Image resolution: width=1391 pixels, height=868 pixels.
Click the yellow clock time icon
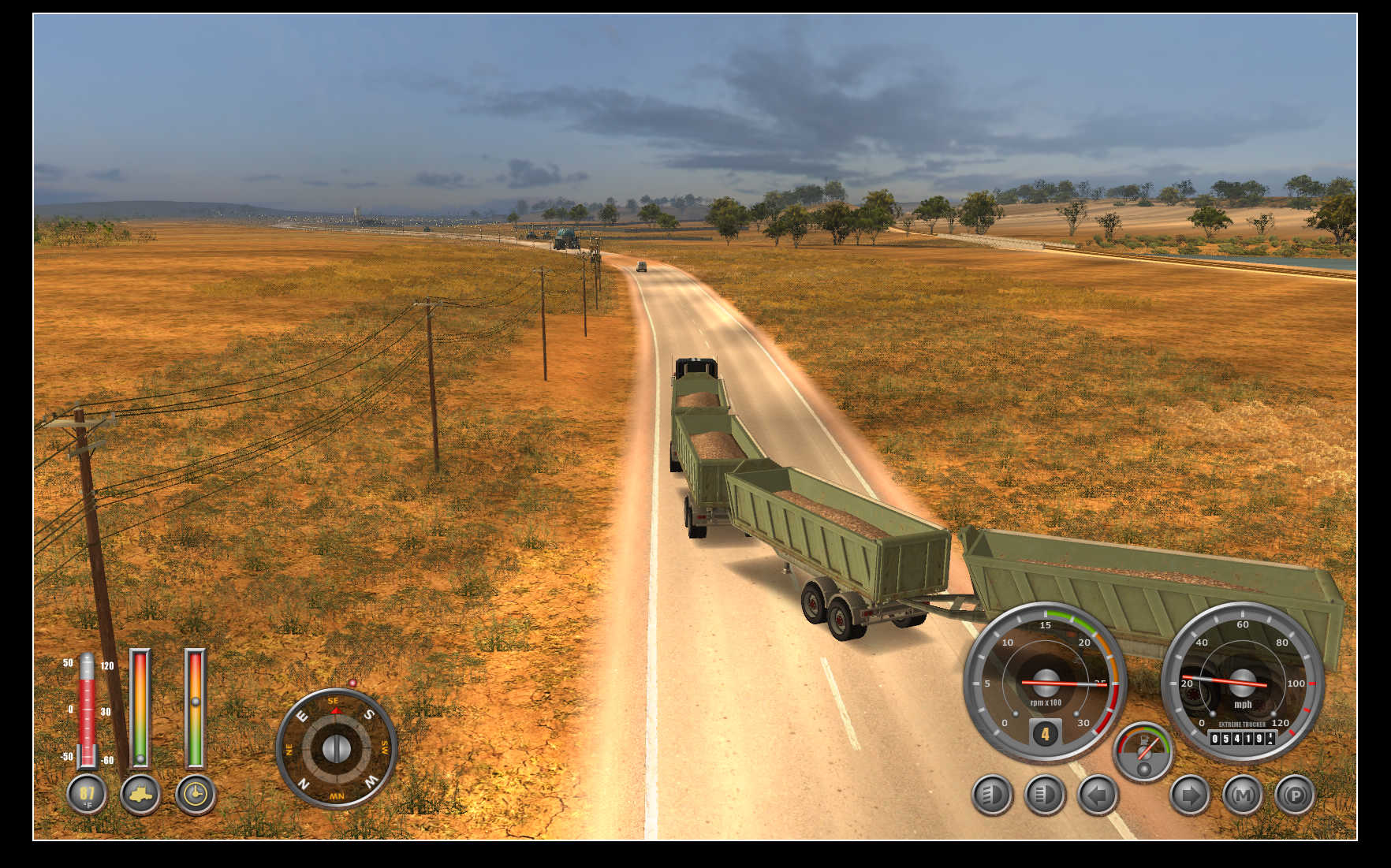click(196, 794)
